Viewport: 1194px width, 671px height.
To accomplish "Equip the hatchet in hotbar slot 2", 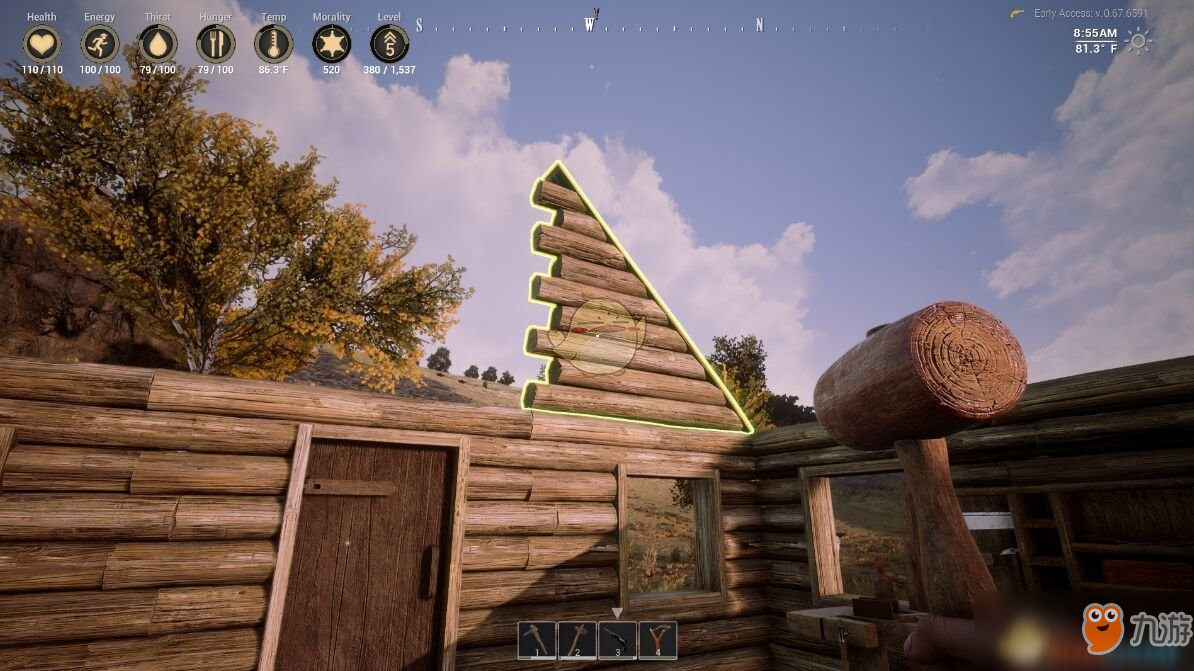I will (x=577, y=640).
